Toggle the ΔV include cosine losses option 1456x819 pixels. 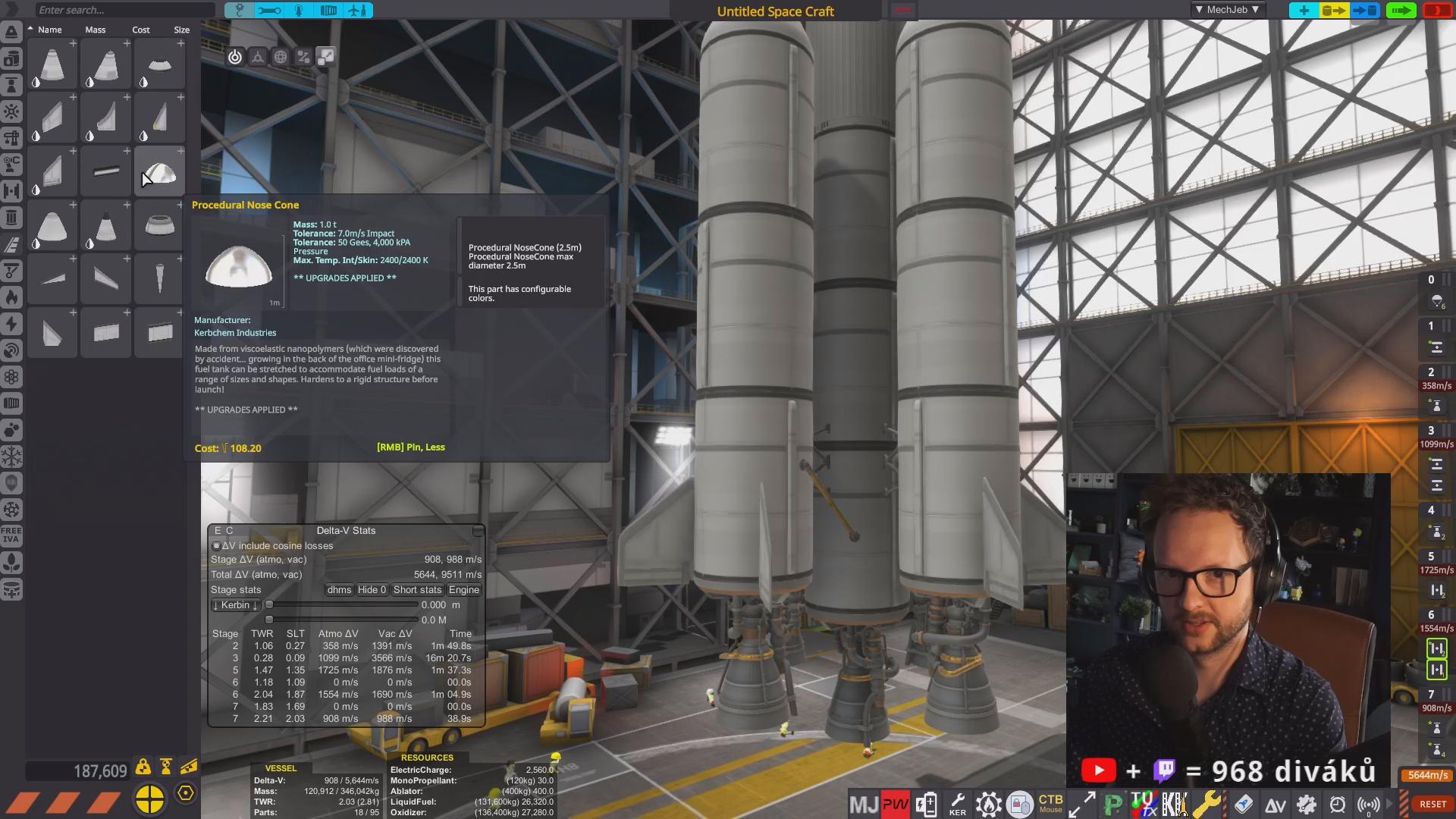tap(216, 546)
